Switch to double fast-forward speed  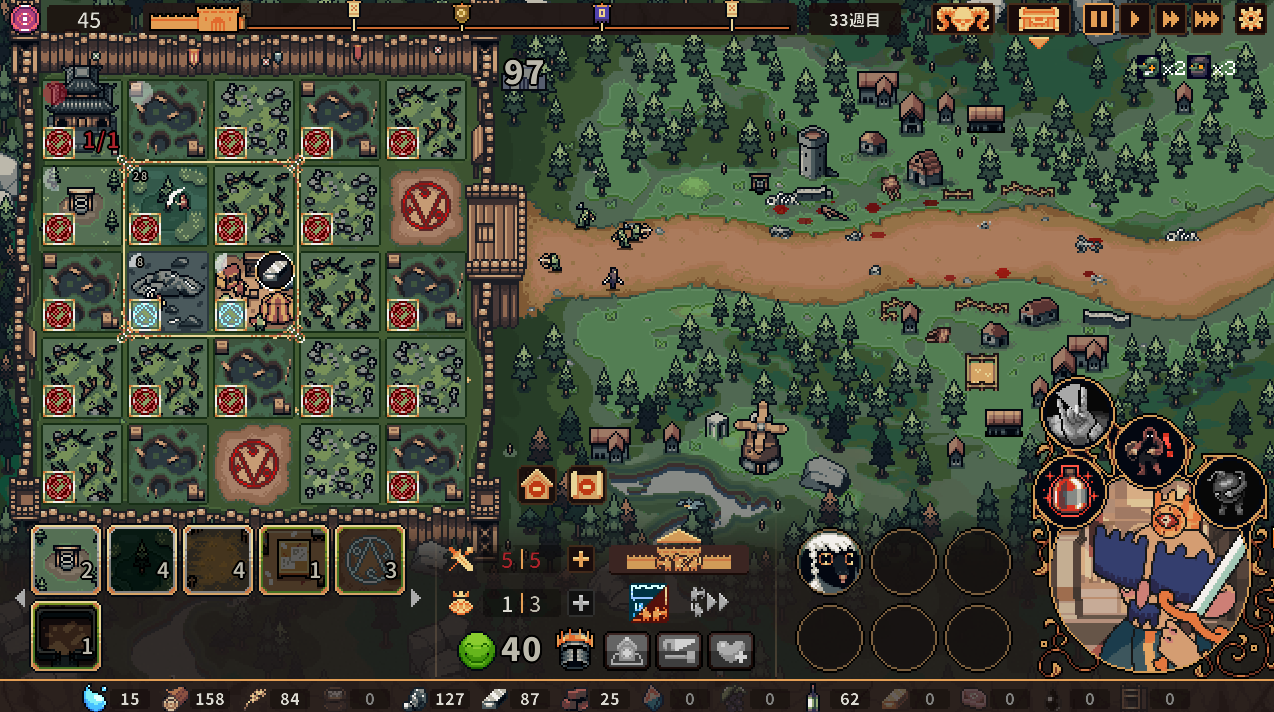[1169, 19]
